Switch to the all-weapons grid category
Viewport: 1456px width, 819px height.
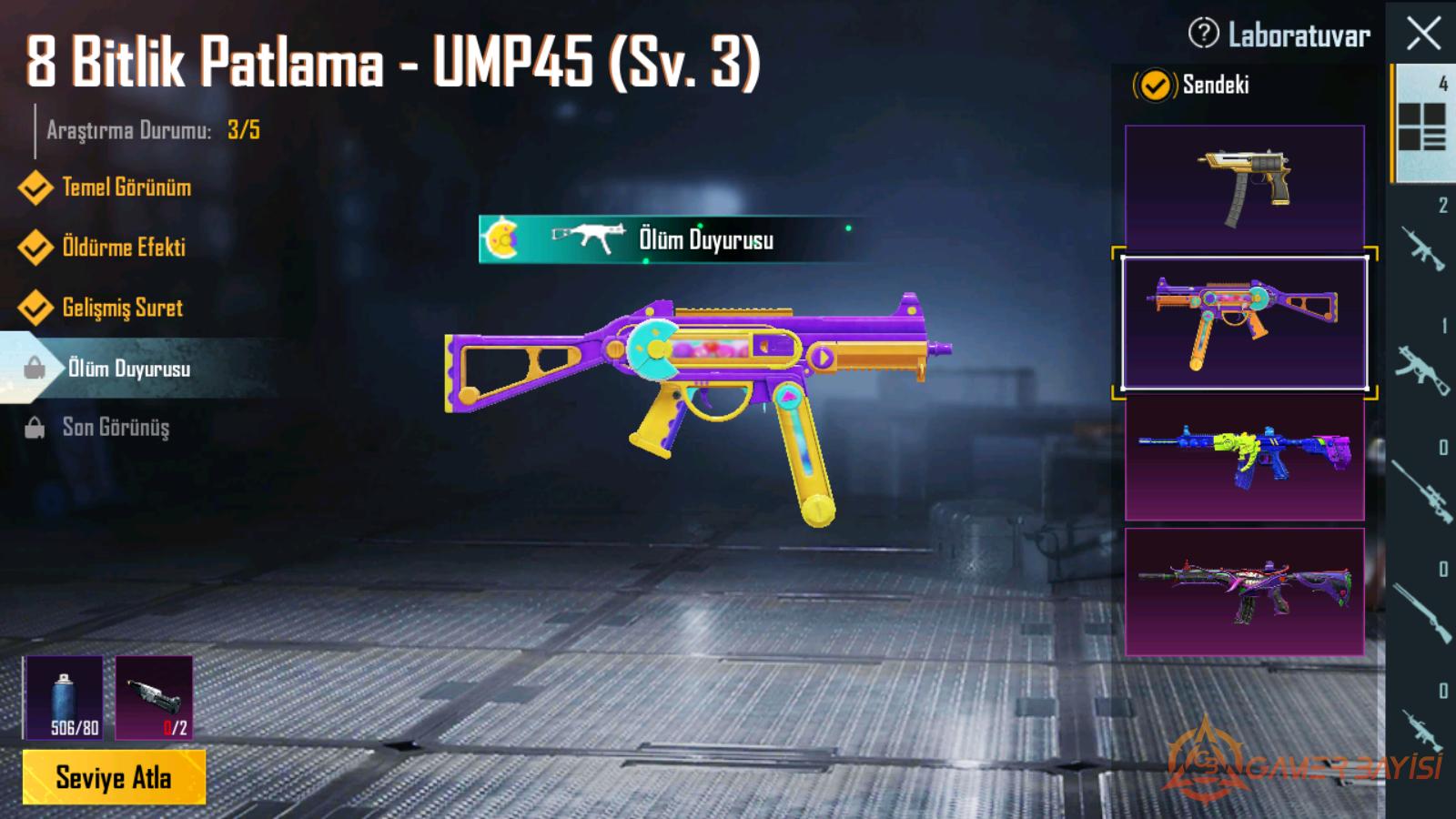[1421, 124]
